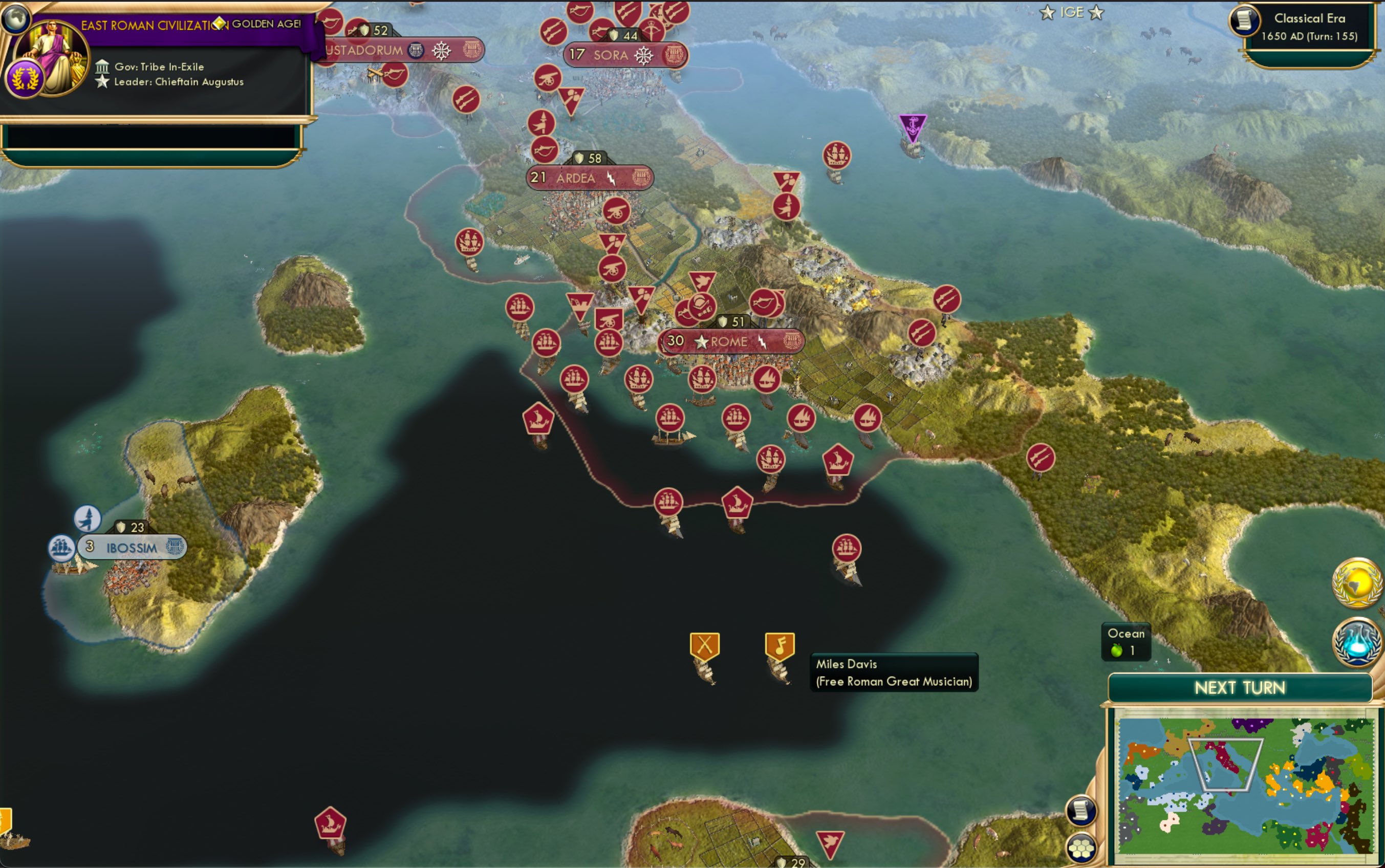Click the Ocean tile yield info box
The width and height of the screenshot is (1385, 868).
pos(1126,641)
